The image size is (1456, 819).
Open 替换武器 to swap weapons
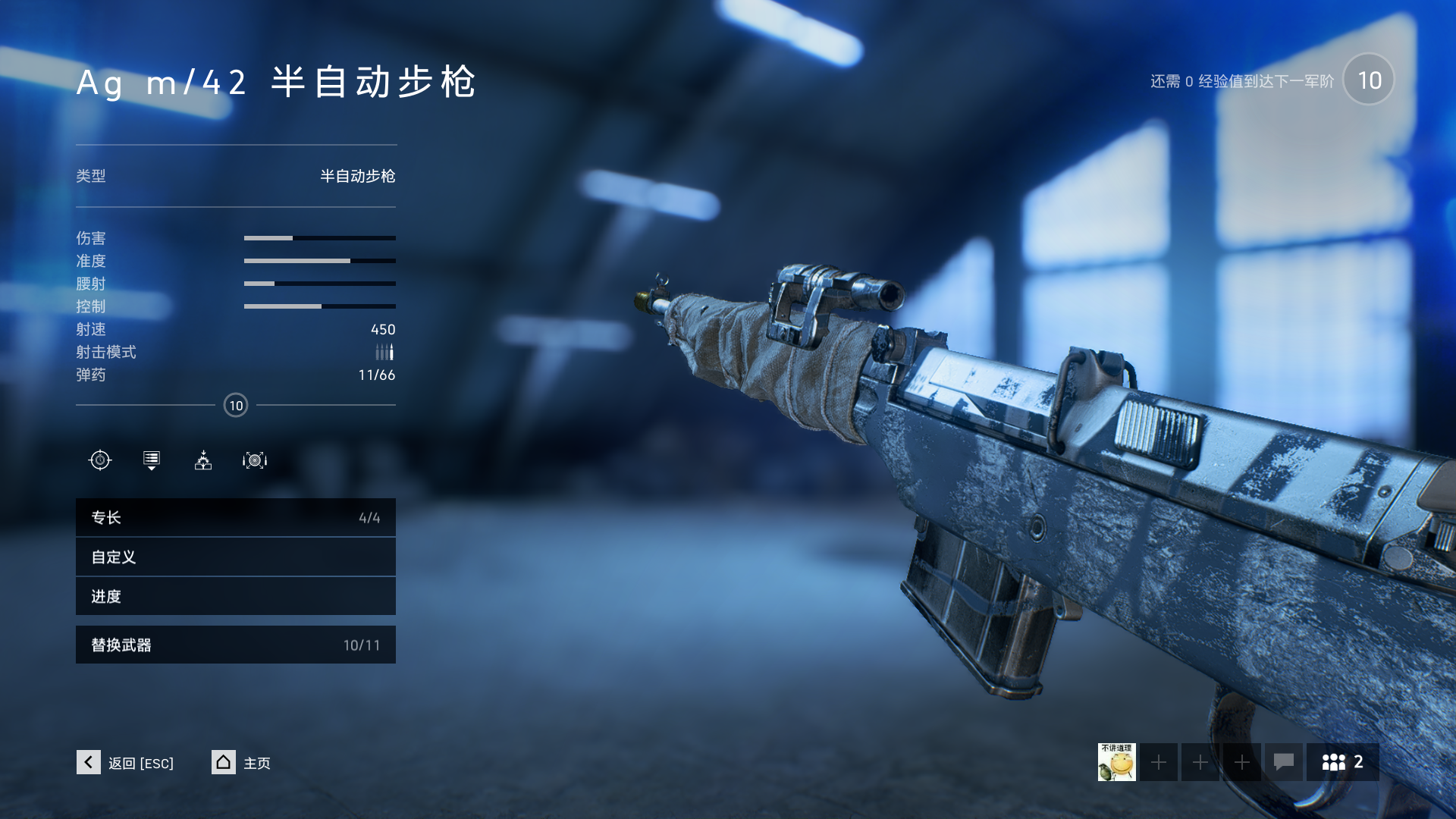[x=235, y=645]
